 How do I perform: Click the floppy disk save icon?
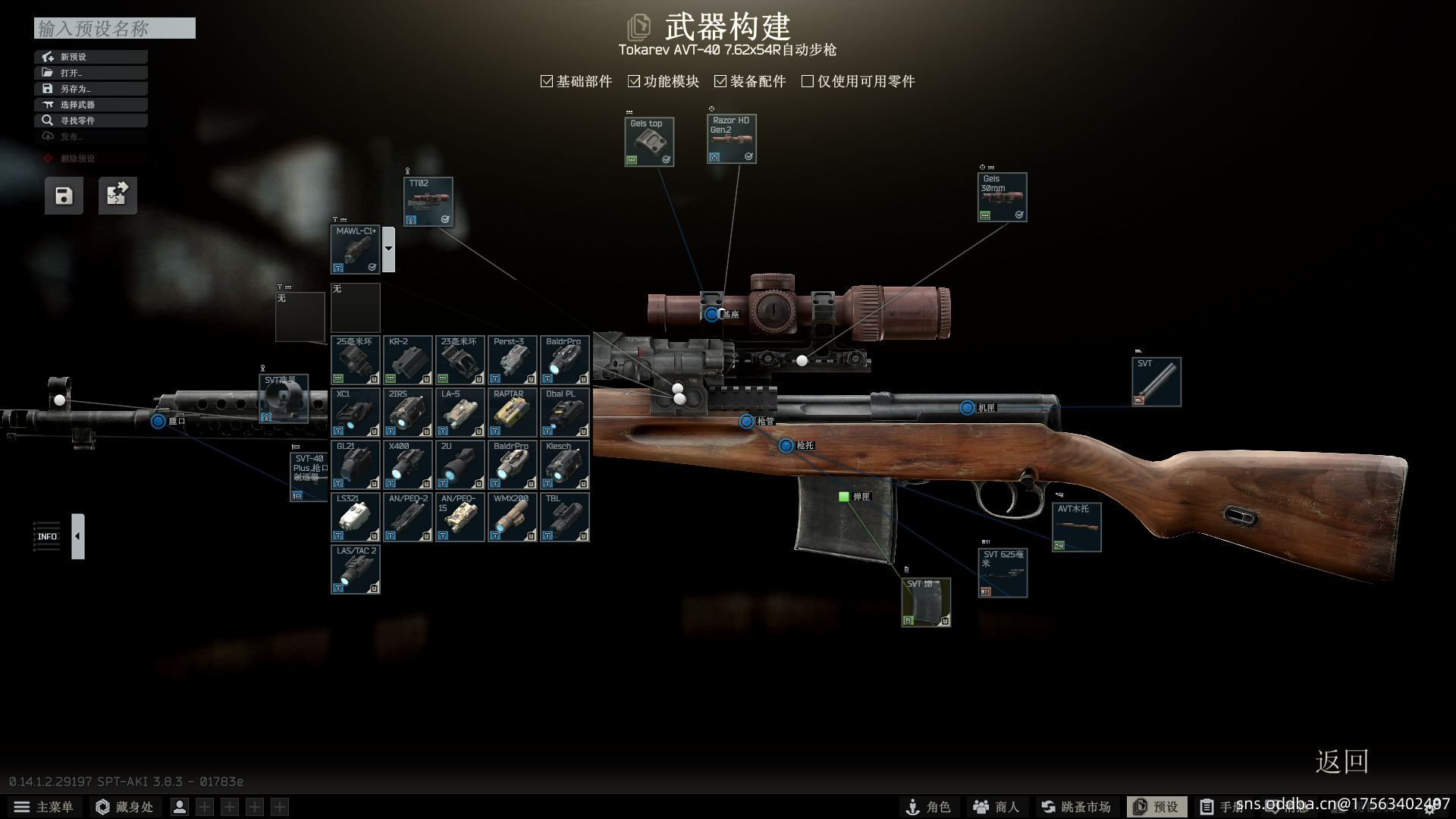click(63, 195)
